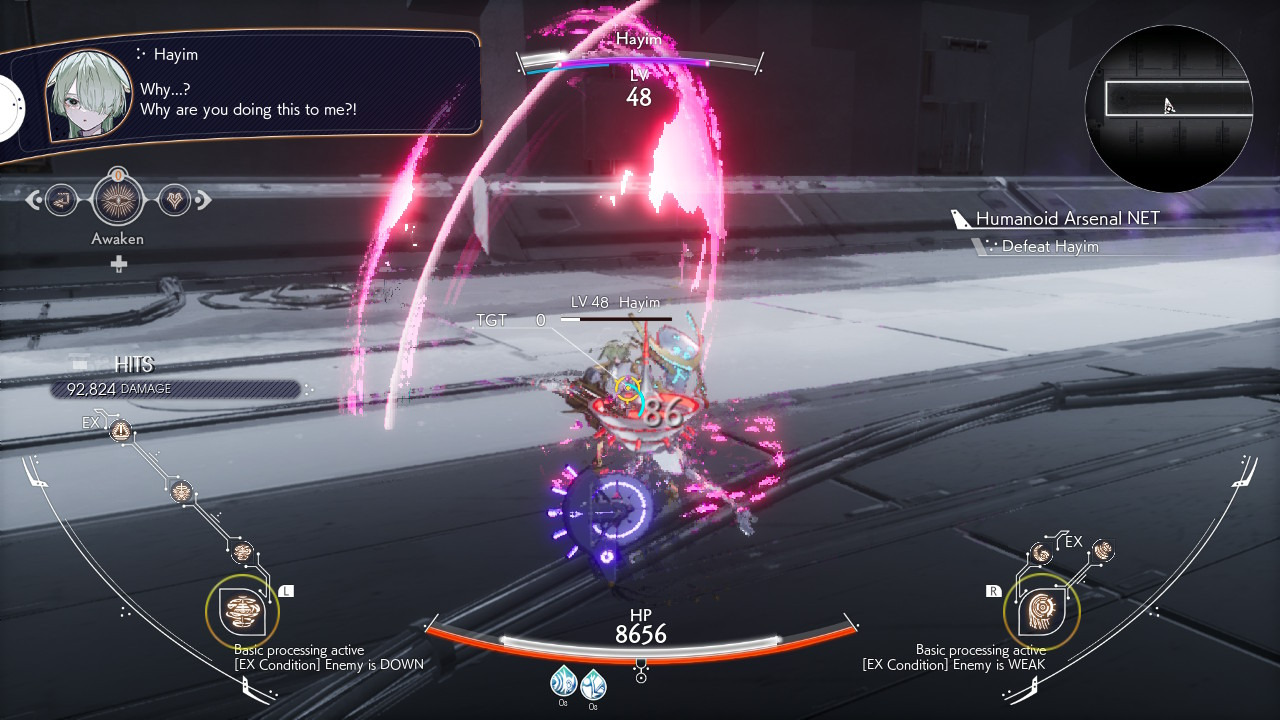Viewport: 1280px width, 720px height.
Task: Click the first teardrop buff icon under HP
Action: pos(563,683)
